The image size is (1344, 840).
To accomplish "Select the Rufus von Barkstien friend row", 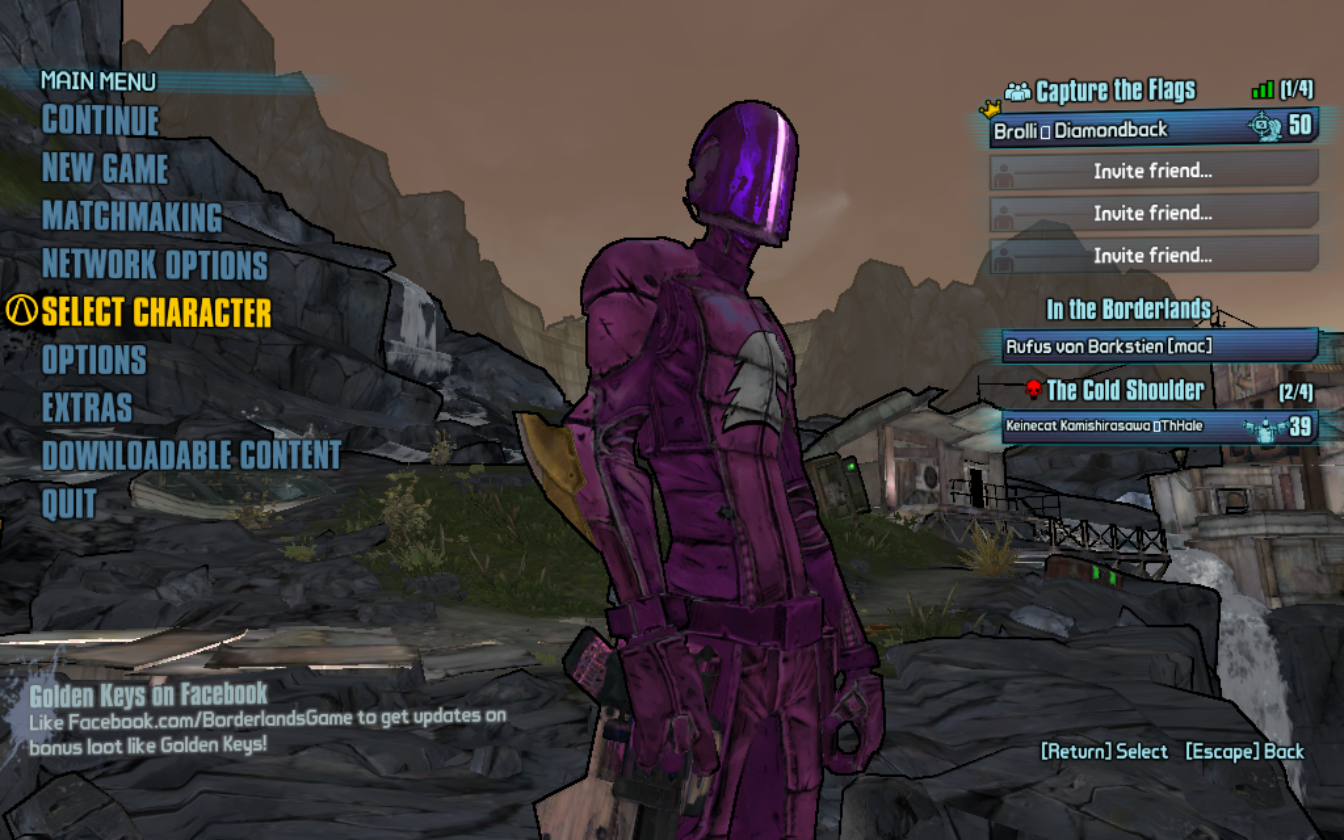I will click(x=1160, y=346).
